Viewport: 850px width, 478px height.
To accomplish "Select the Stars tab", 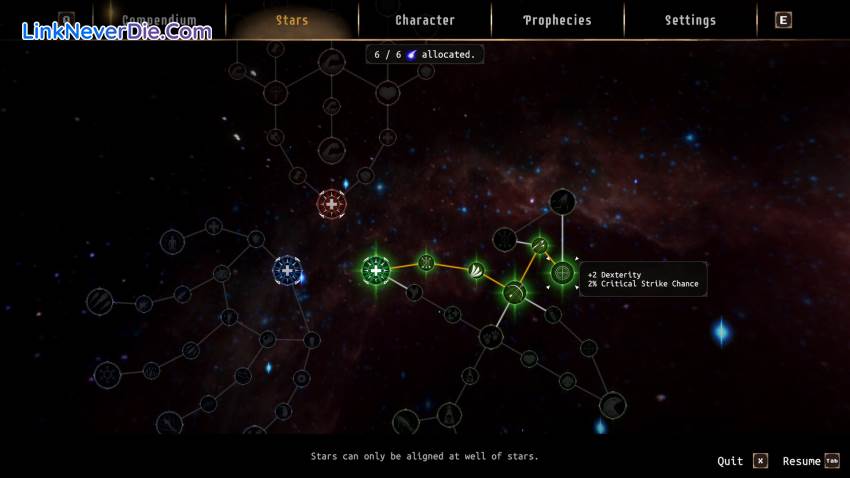I will [292, 20].
